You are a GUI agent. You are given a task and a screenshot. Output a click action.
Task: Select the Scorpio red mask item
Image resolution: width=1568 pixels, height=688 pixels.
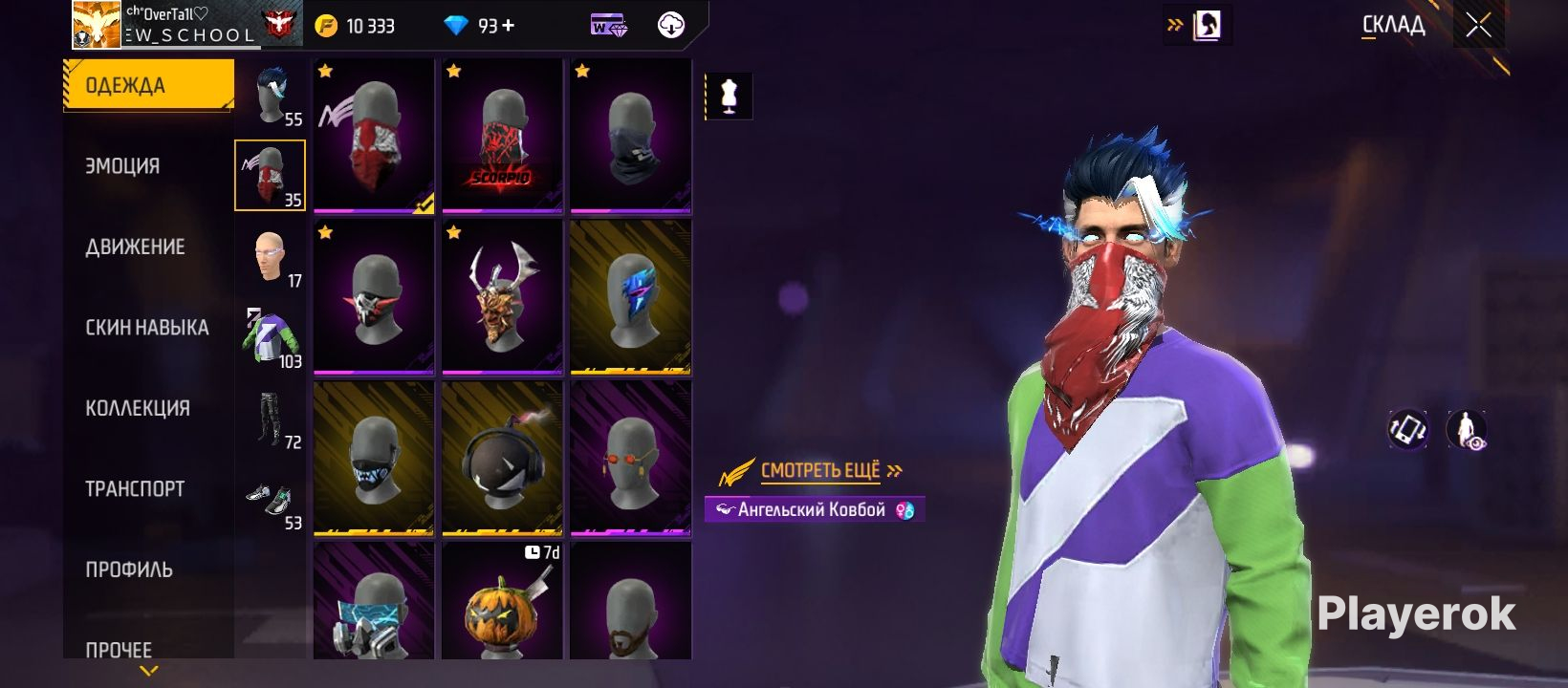(502, 136)
